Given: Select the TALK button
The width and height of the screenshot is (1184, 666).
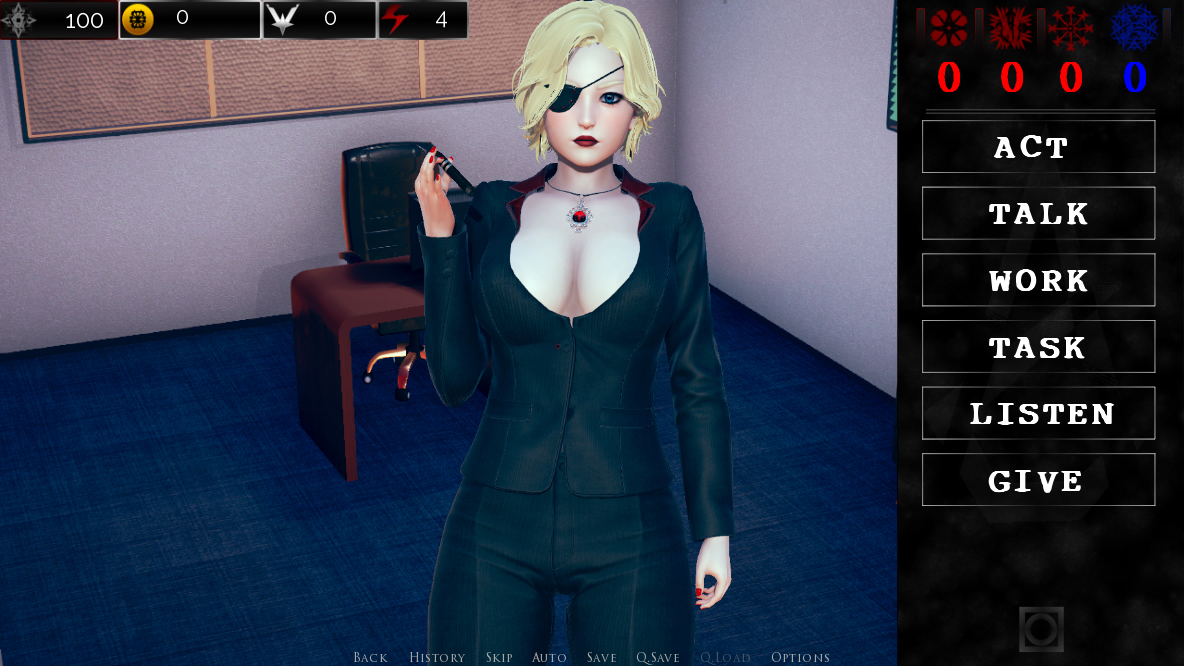Looking at the screenshot, I should [1038, 214].
